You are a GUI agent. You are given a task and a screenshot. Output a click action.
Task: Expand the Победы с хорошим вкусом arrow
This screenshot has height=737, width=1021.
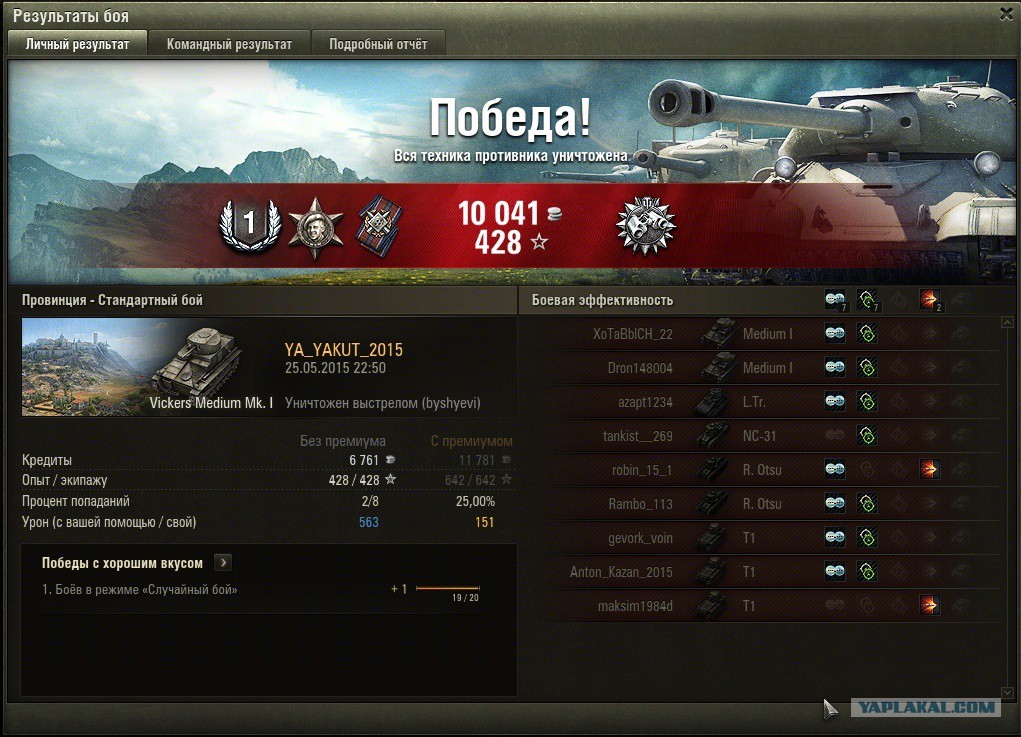[223, 563]
